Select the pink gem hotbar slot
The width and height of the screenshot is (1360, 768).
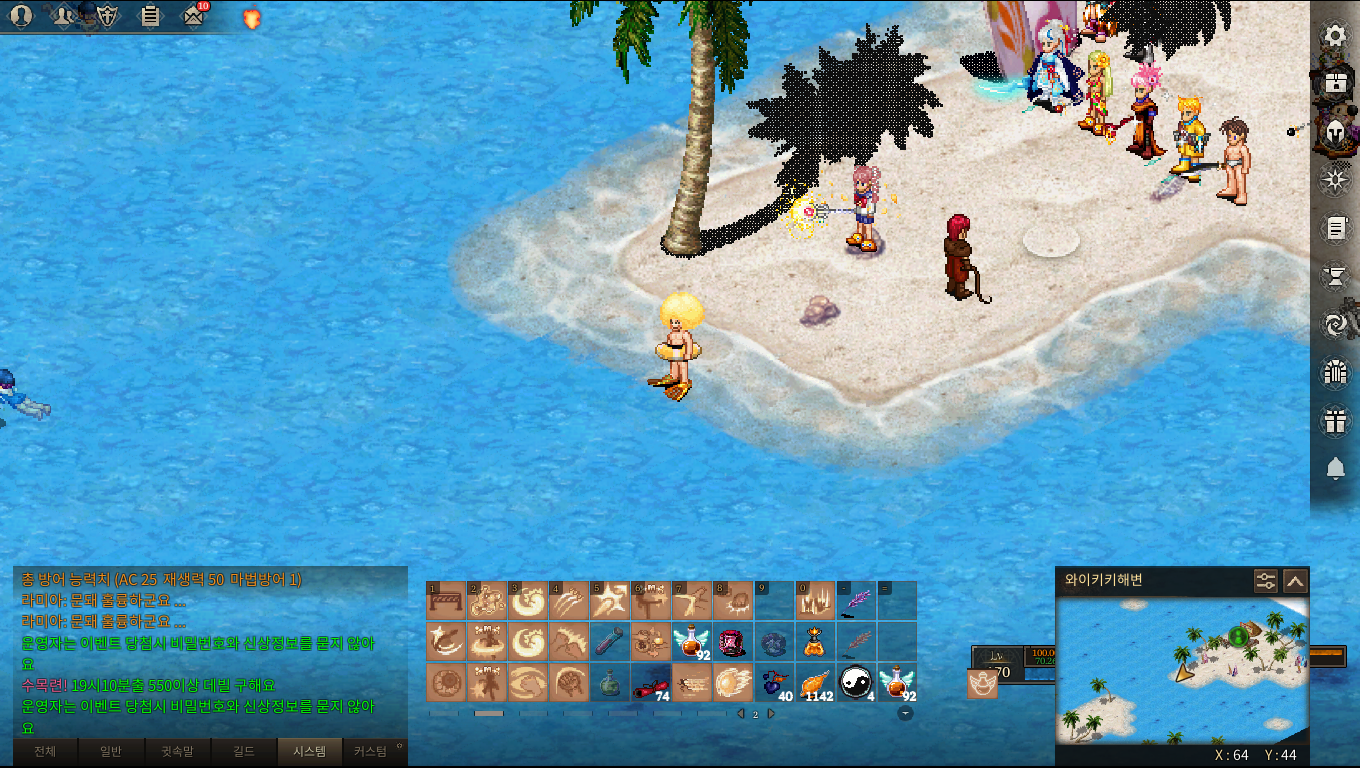click(732, 641)
